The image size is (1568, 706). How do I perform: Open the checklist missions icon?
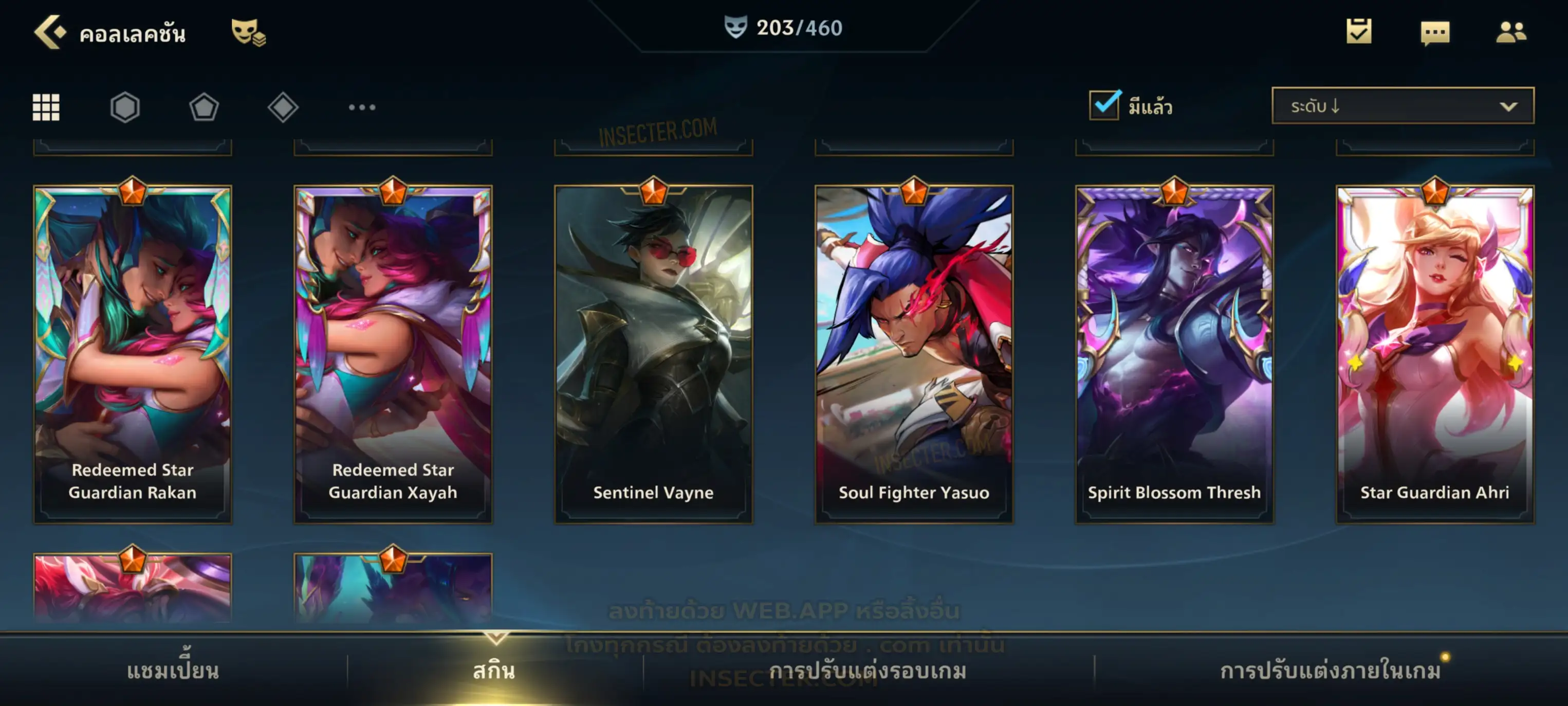tap(1358, 32)
